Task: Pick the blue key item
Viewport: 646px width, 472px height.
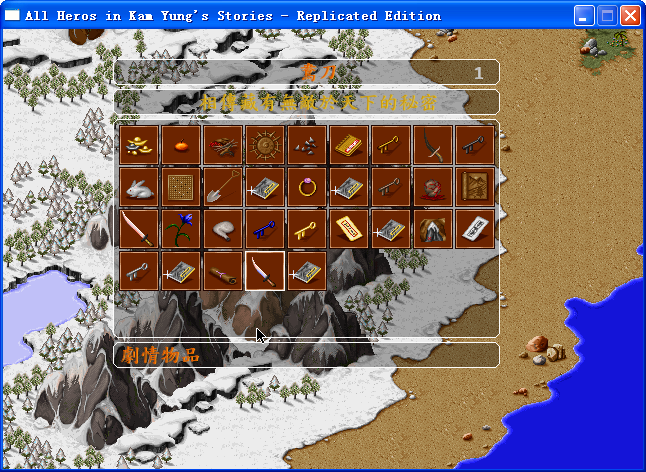Action: (x=264, y=228)
